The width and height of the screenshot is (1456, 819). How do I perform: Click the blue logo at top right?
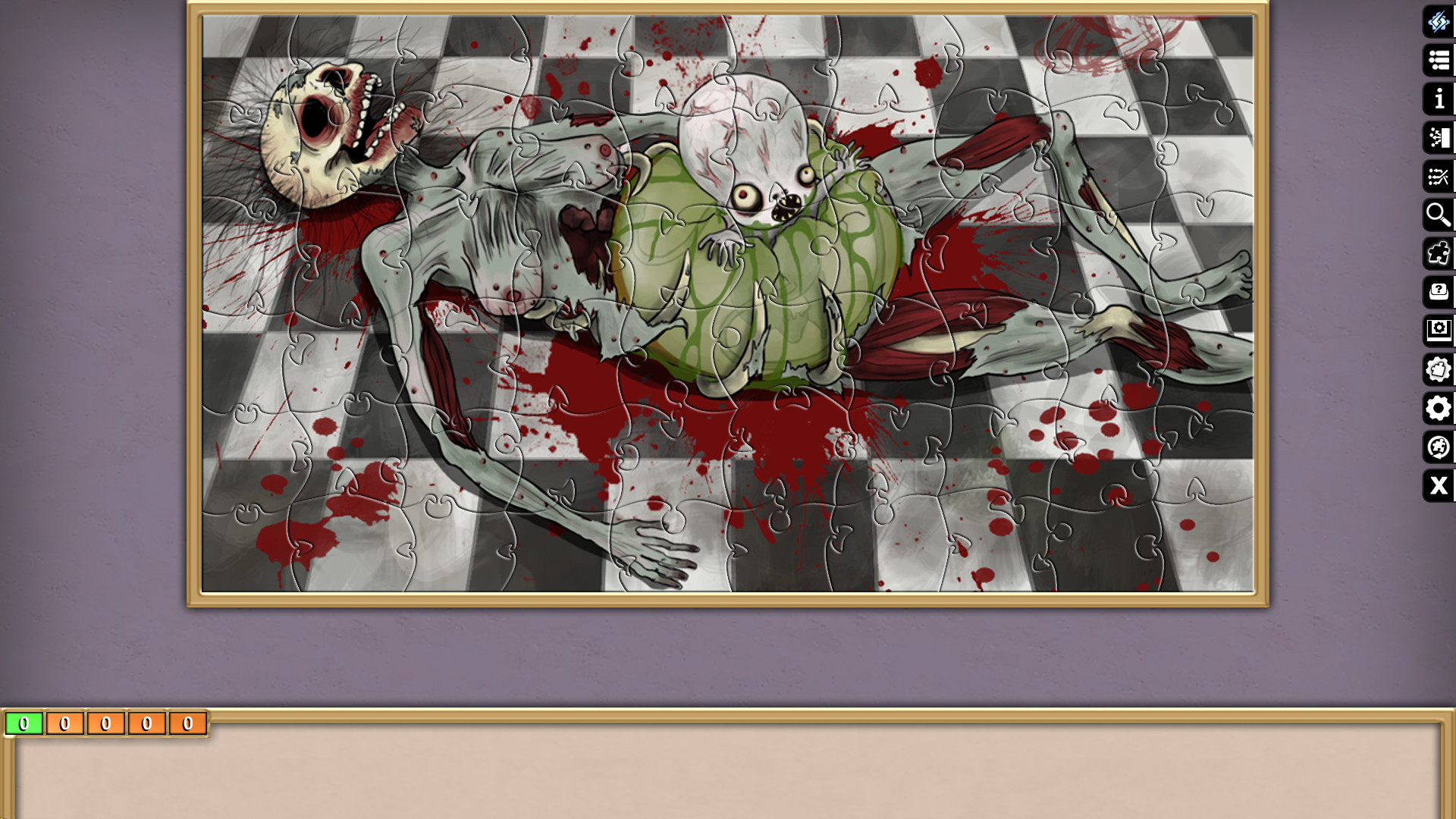[1438, 23]
